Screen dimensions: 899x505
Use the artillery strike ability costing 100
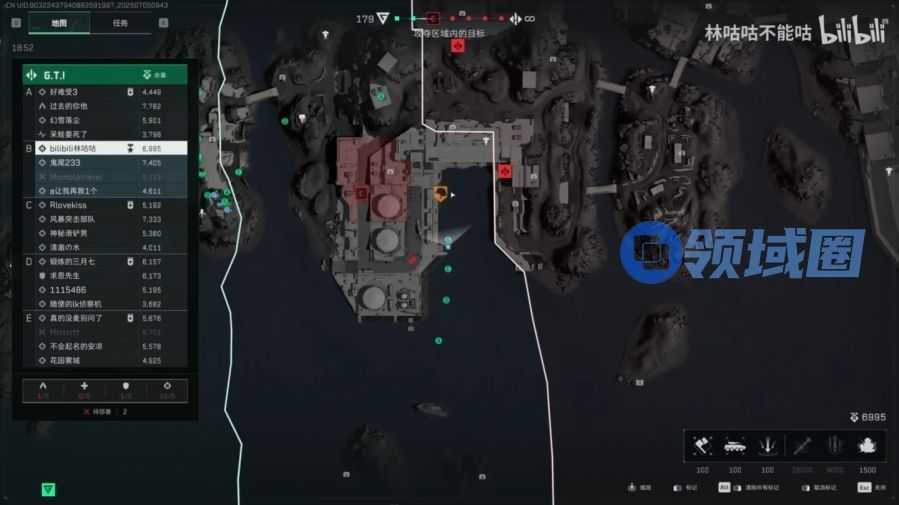point(768,446)
